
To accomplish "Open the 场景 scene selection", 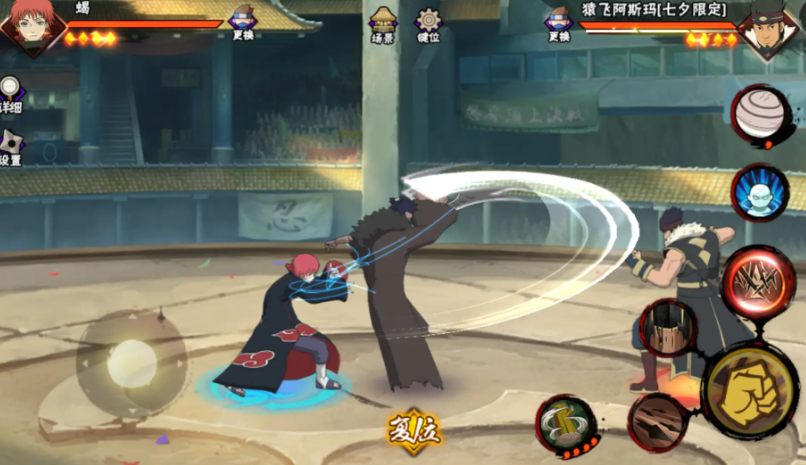I will click(x=382, y=25).
